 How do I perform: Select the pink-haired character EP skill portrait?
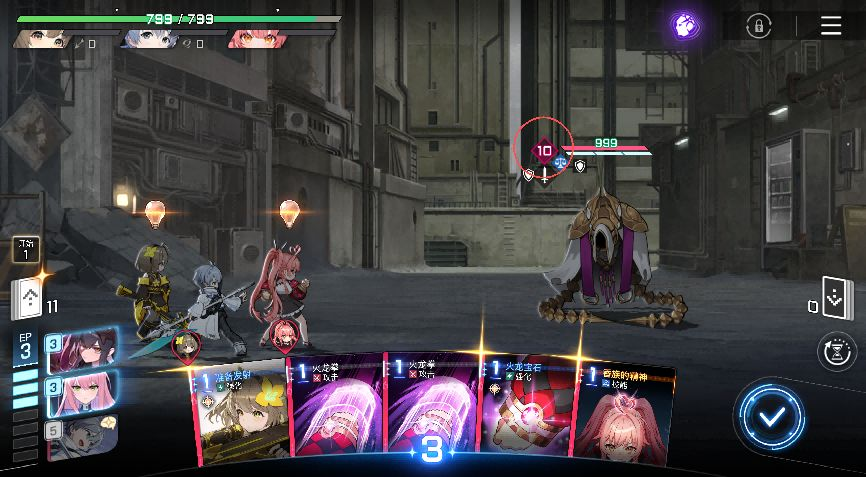(x=84, y=393)
